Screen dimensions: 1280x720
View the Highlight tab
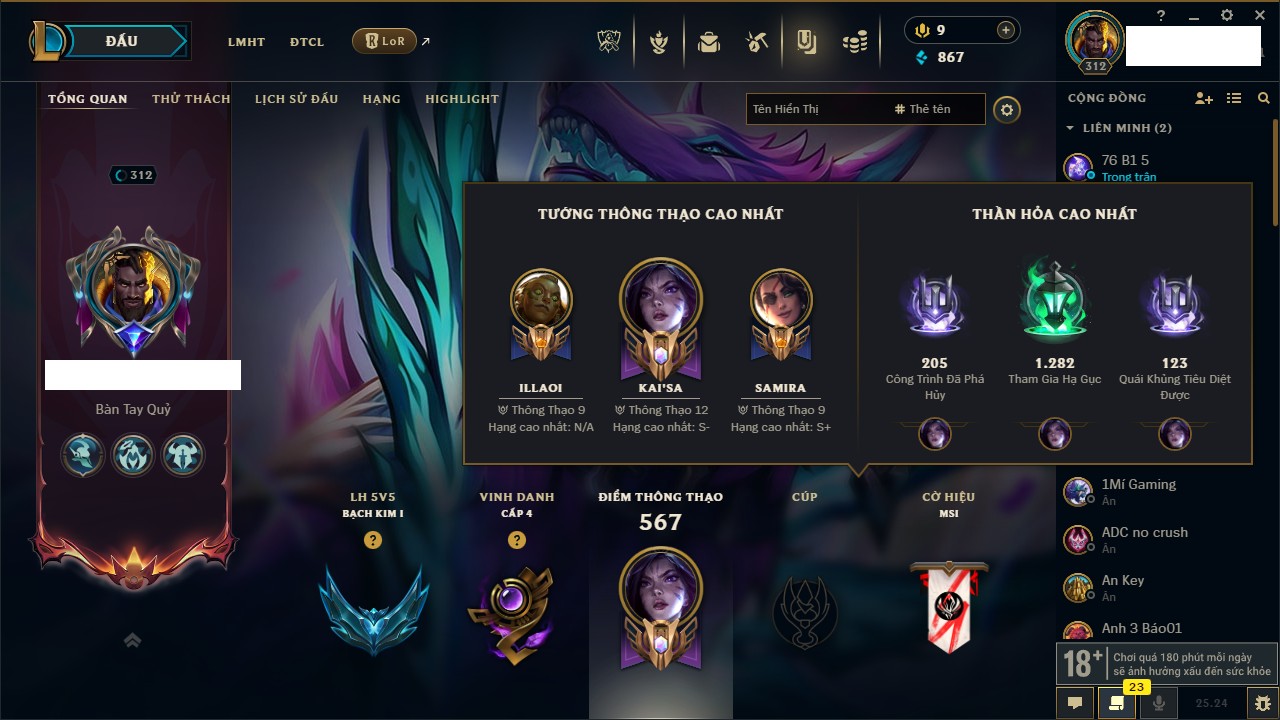tap(461, 99)
